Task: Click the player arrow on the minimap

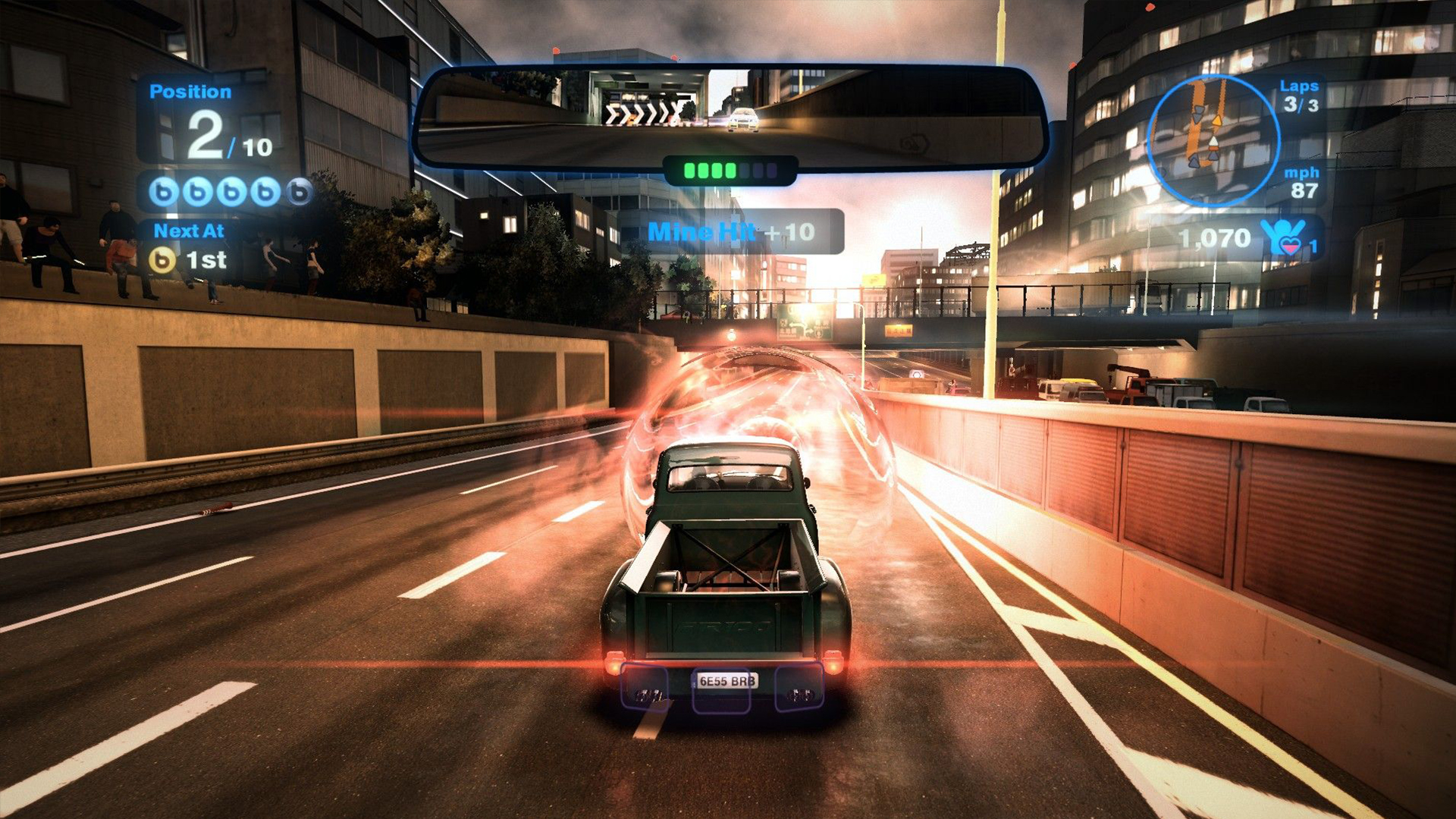Action: 1214,143
